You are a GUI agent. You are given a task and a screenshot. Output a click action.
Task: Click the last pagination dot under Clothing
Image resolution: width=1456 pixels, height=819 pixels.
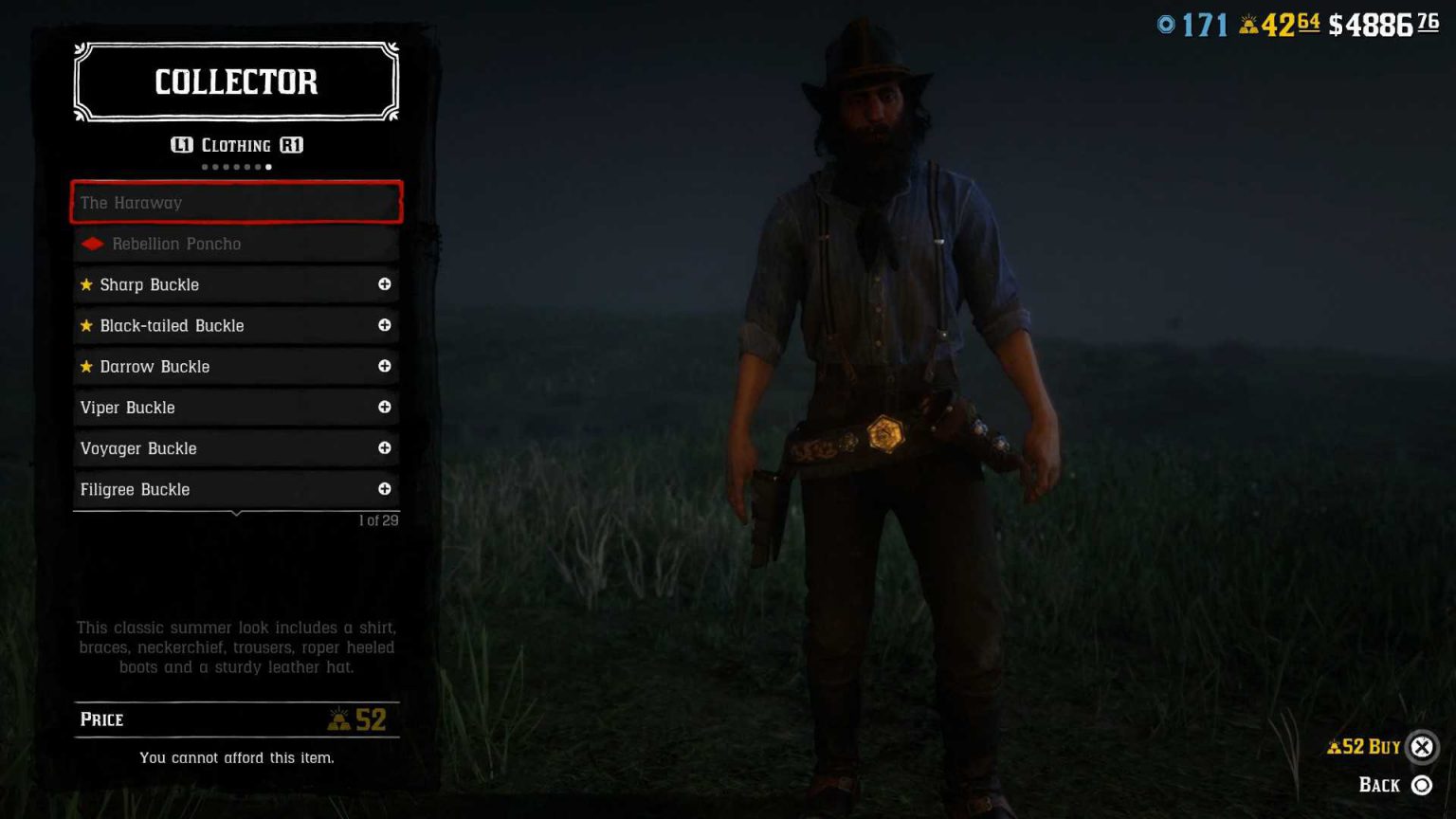point(268,167)
